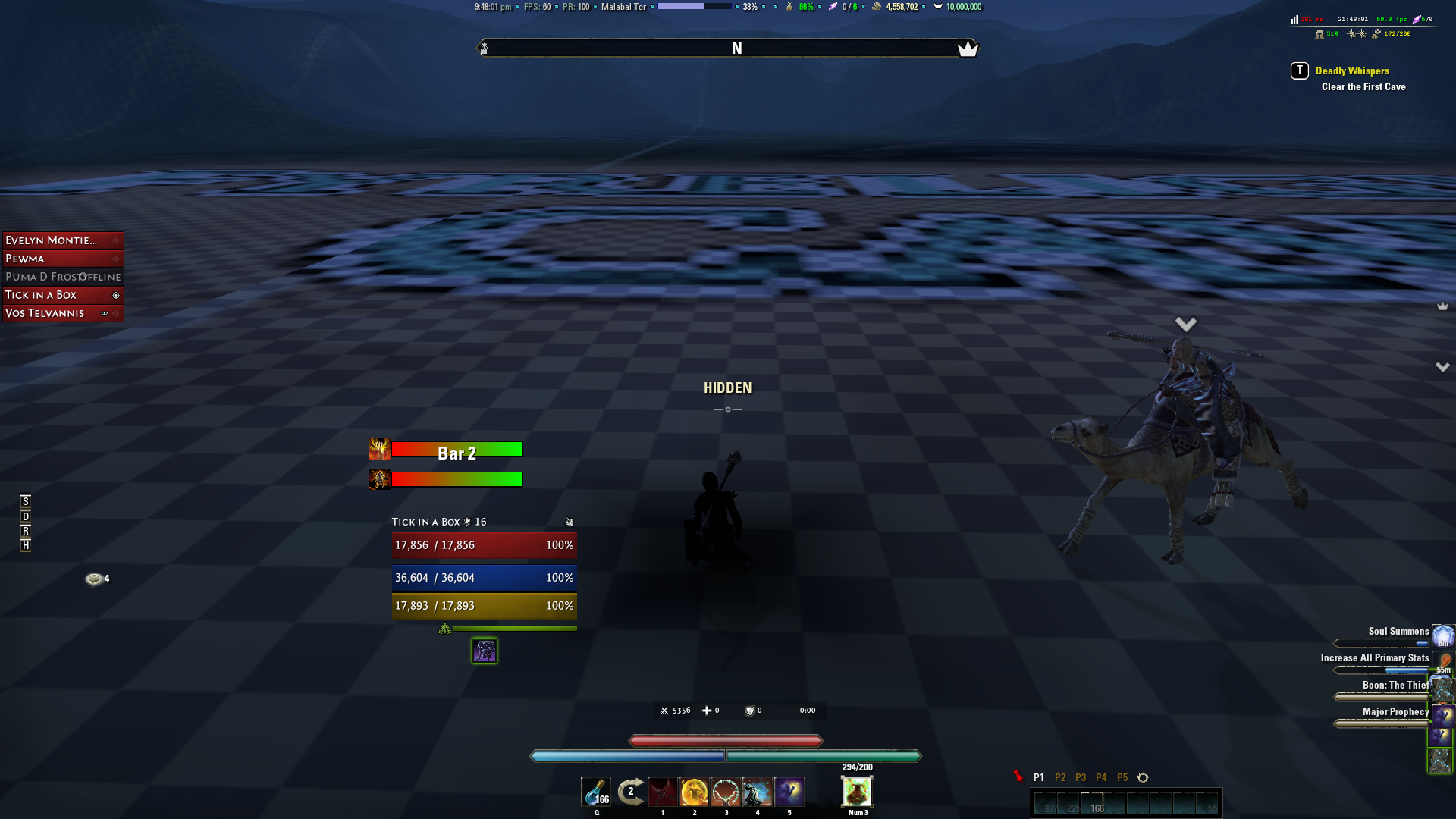Select the Deadly Whispers quest title
The width and height of the screenshot is (1456, 819).
[x=1352, y=71]
